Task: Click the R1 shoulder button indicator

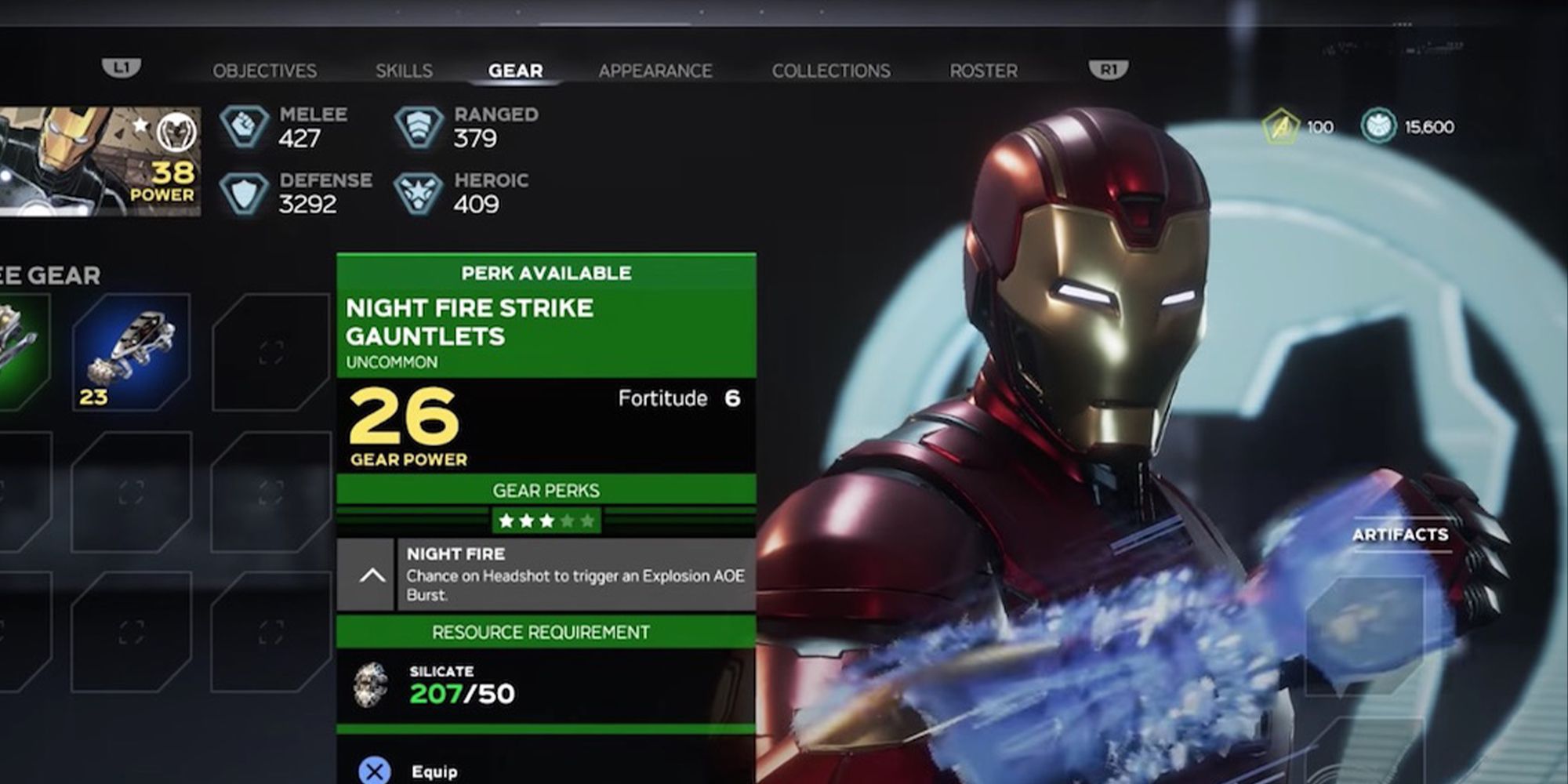Action: tap(1109, 69)
